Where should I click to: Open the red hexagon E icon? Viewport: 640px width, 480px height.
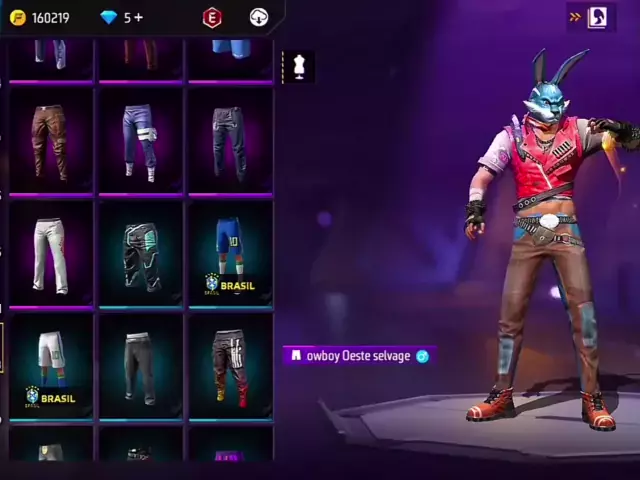click(x=211, y=18)
